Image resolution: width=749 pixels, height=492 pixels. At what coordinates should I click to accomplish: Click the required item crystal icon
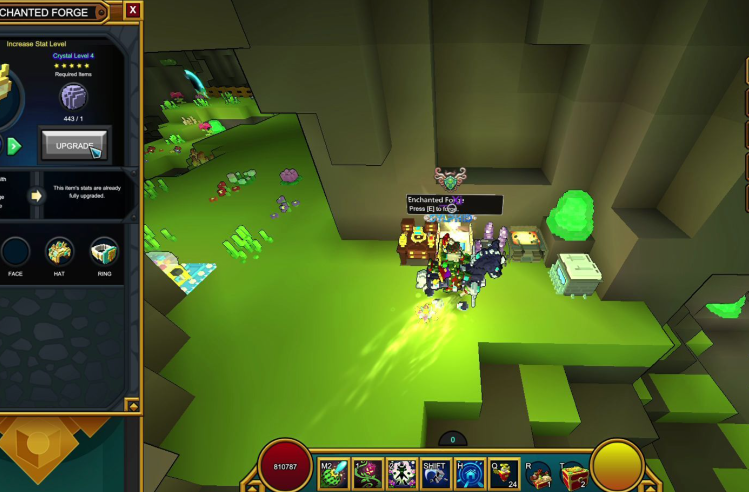(x=73, y=97)
